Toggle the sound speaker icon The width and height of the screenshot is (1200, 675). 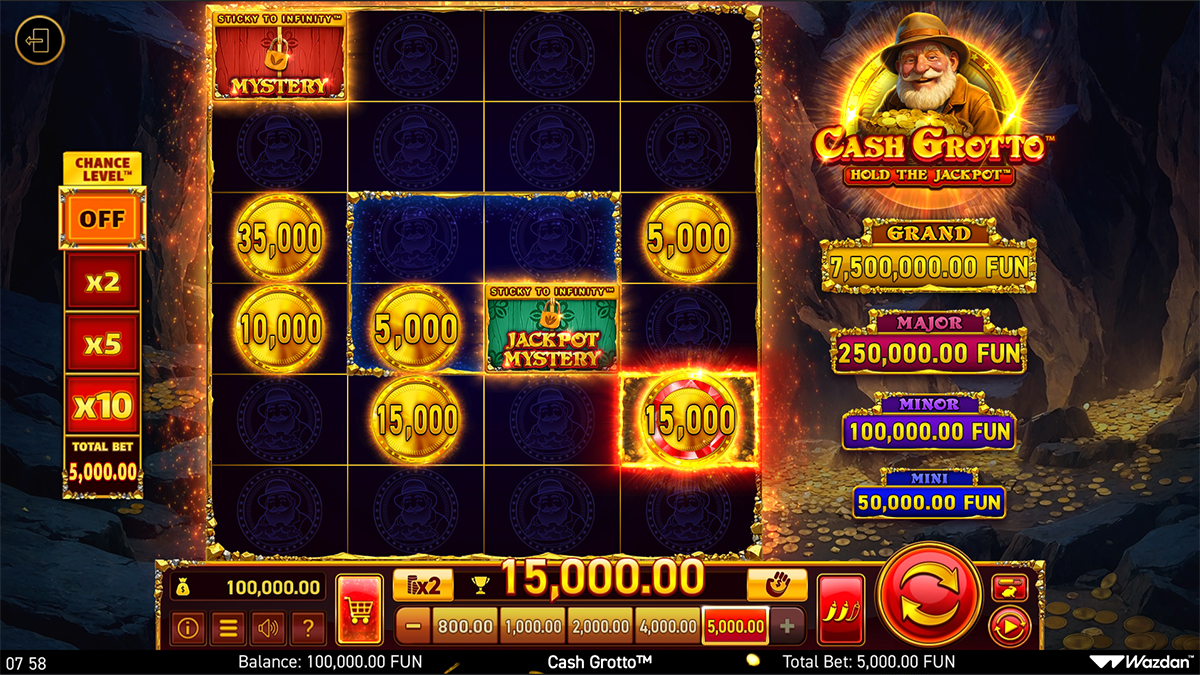point(268,628)
